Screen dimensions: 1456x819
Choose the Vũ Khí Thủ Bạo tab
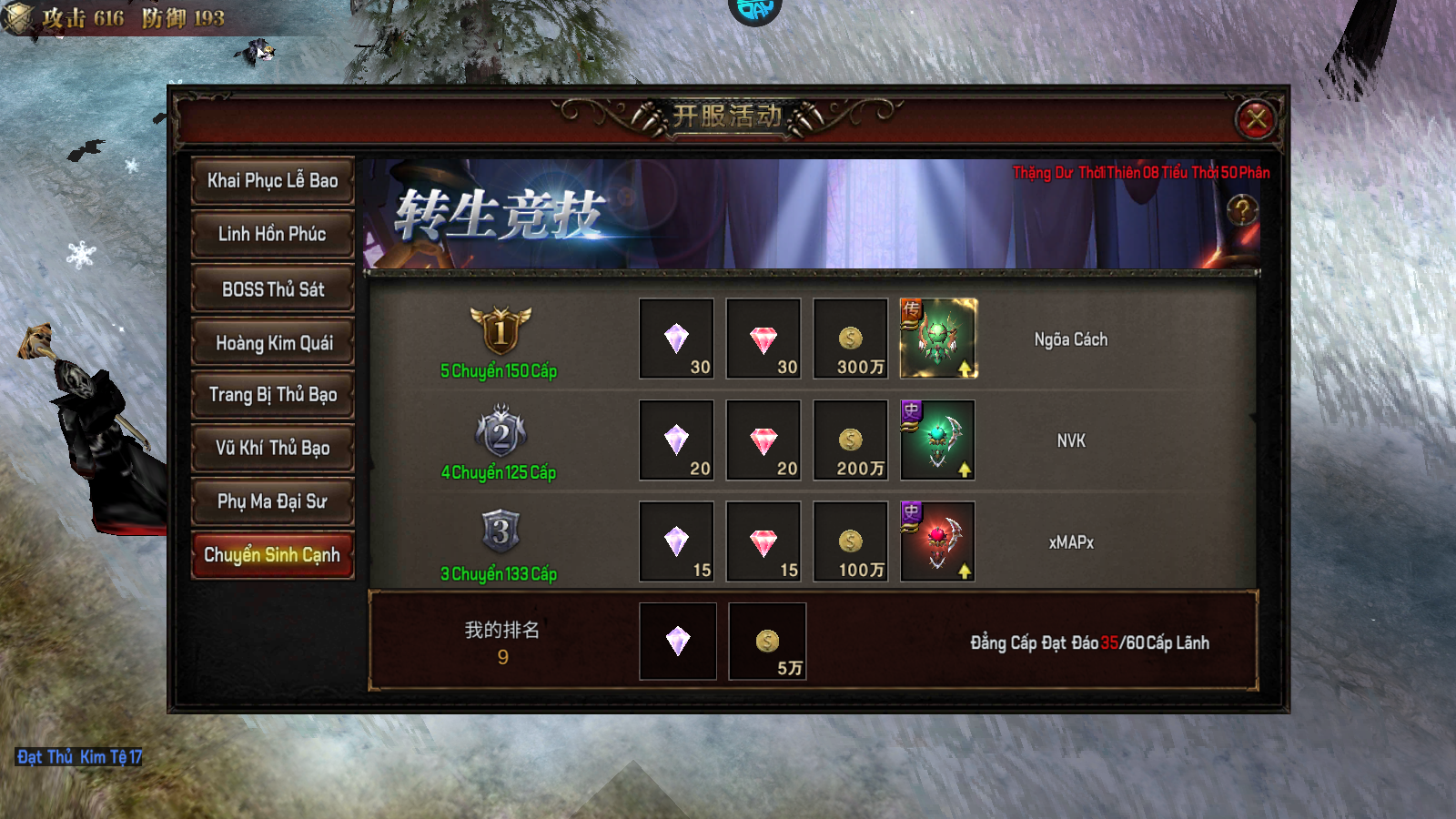272,448
